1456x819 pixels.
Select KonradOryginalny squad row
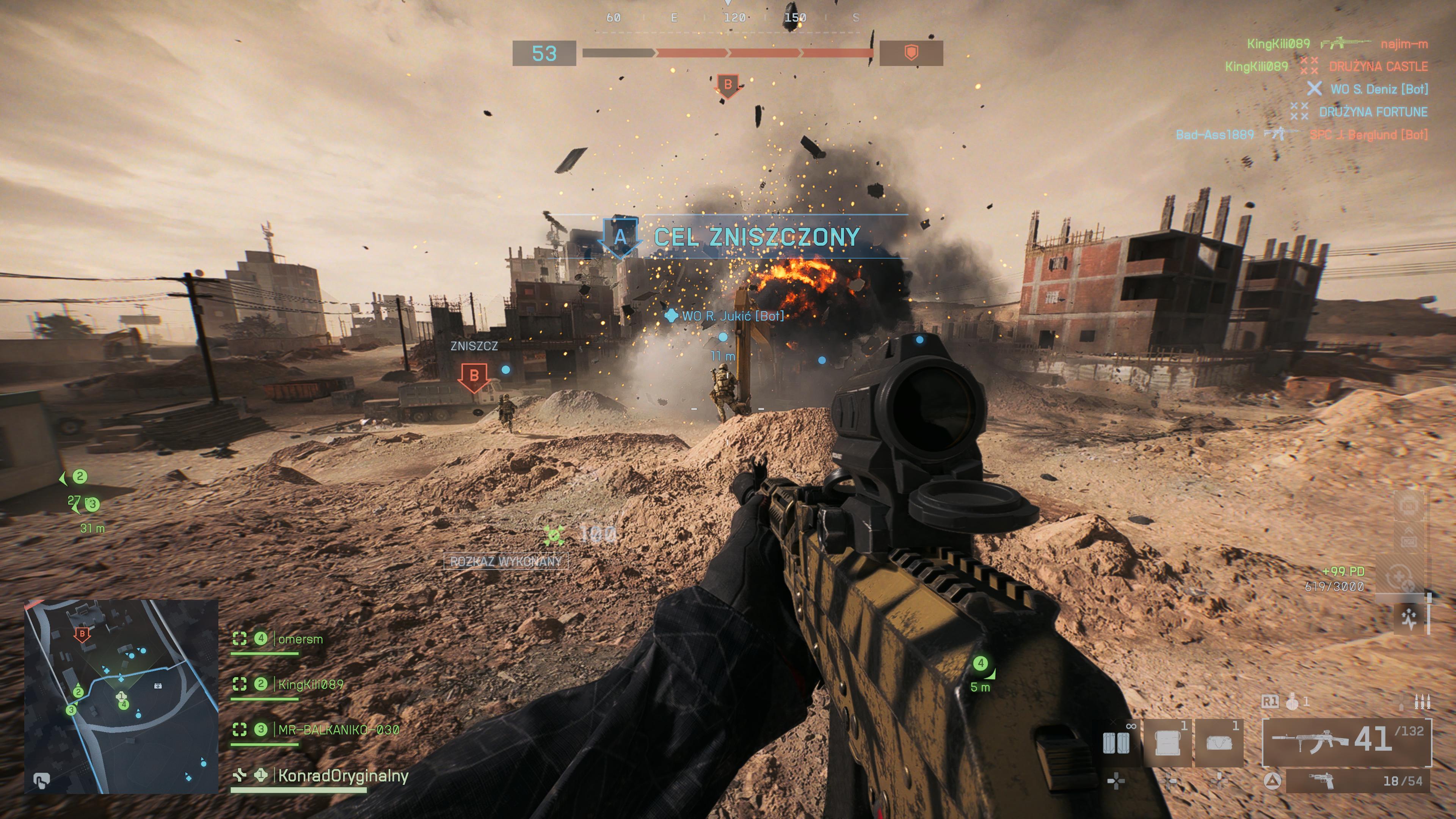tap(342, 775)
